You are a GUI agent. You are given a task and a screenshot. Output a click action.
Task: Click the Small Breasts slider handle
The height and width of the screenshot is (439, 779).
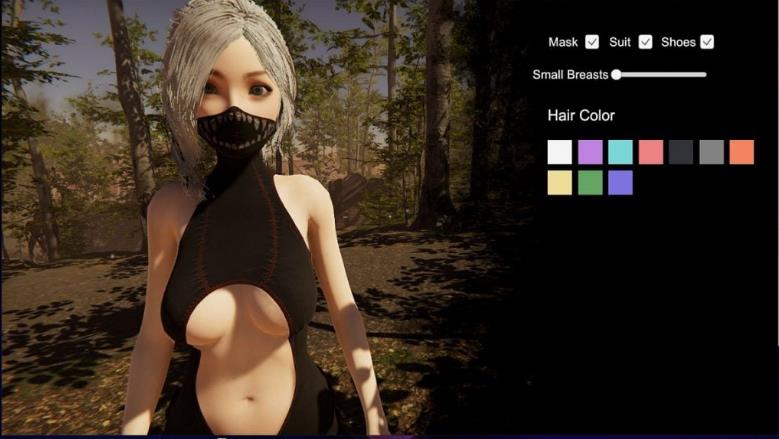click(x=616, y=74)
